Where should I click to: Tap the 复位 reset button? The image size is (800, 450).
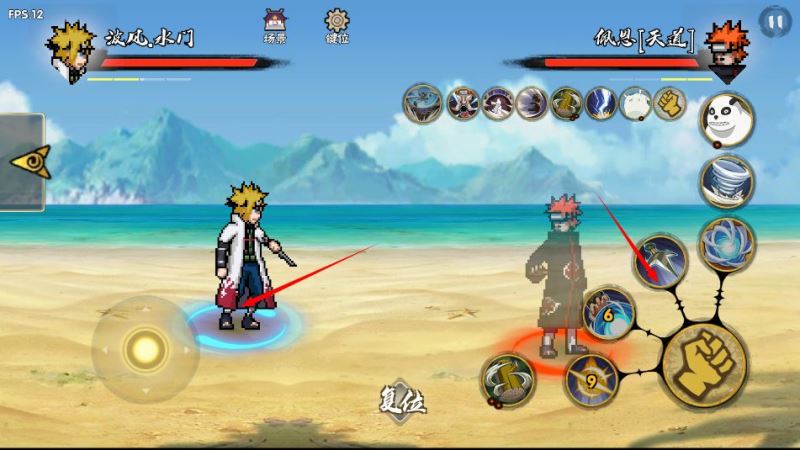[404, 401]
